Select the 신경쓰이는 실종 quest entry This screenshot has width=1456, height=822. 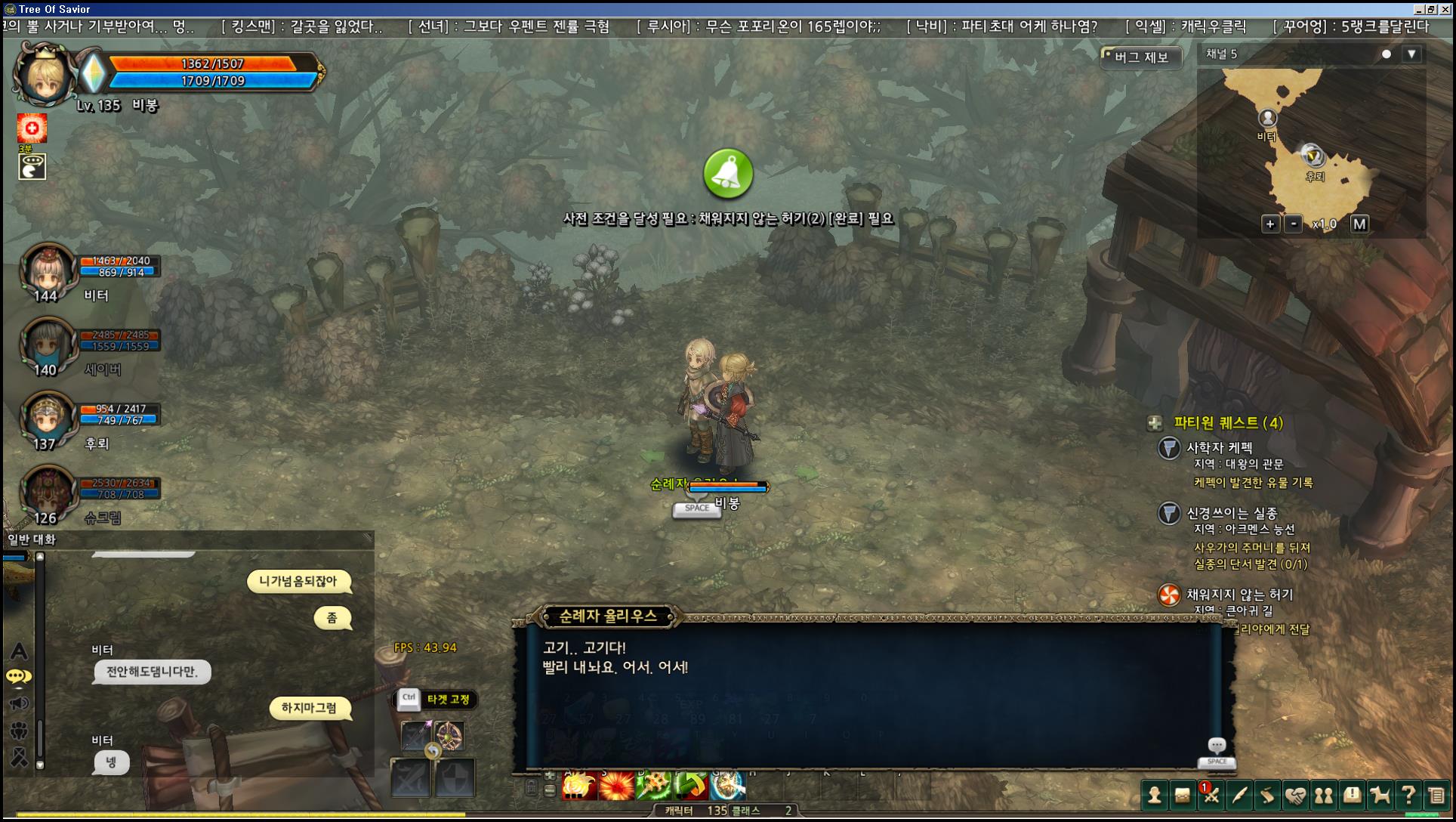point(1231,513)
